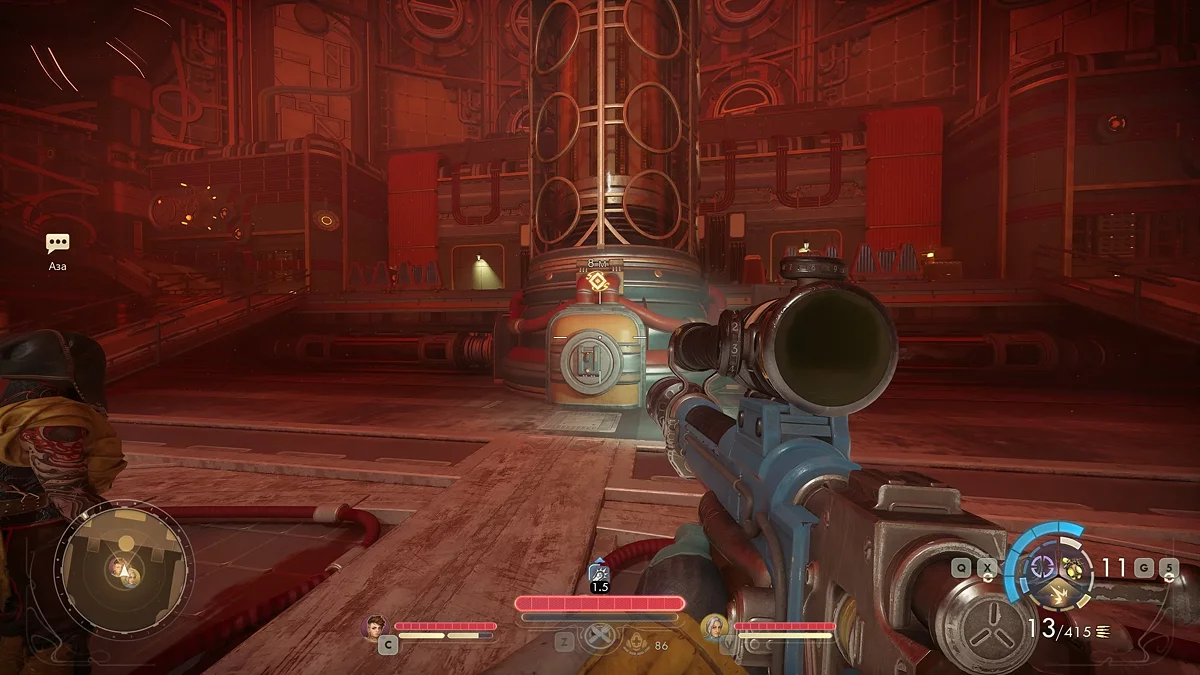Use the health potion medic icon
Image resolution: width=1200 pixels, height=675 pixels.
click(x=634, y=645)
